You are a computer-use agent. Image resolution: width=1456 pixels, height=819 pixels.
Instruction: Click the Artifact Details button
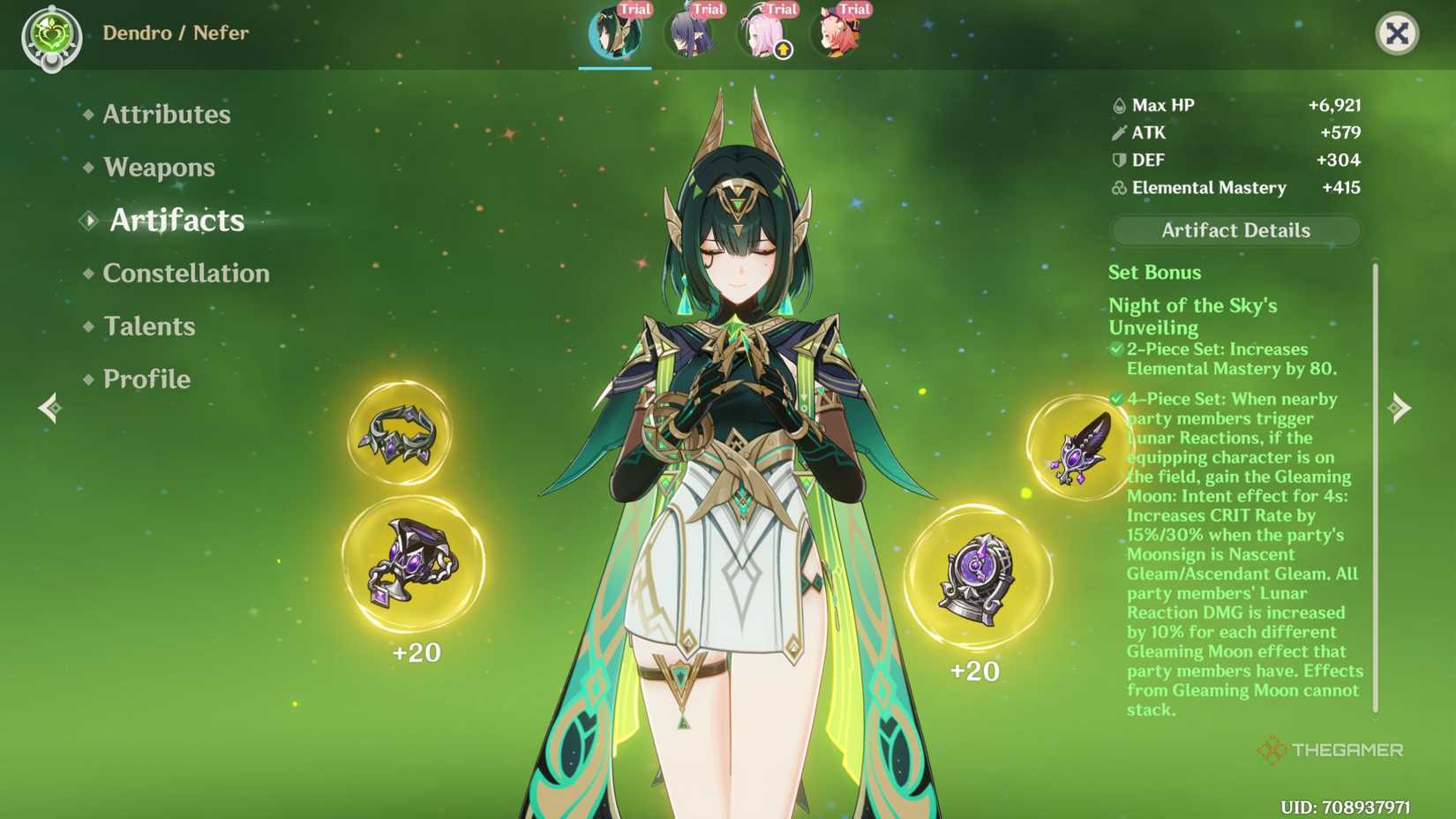[x=1235, y=230]
